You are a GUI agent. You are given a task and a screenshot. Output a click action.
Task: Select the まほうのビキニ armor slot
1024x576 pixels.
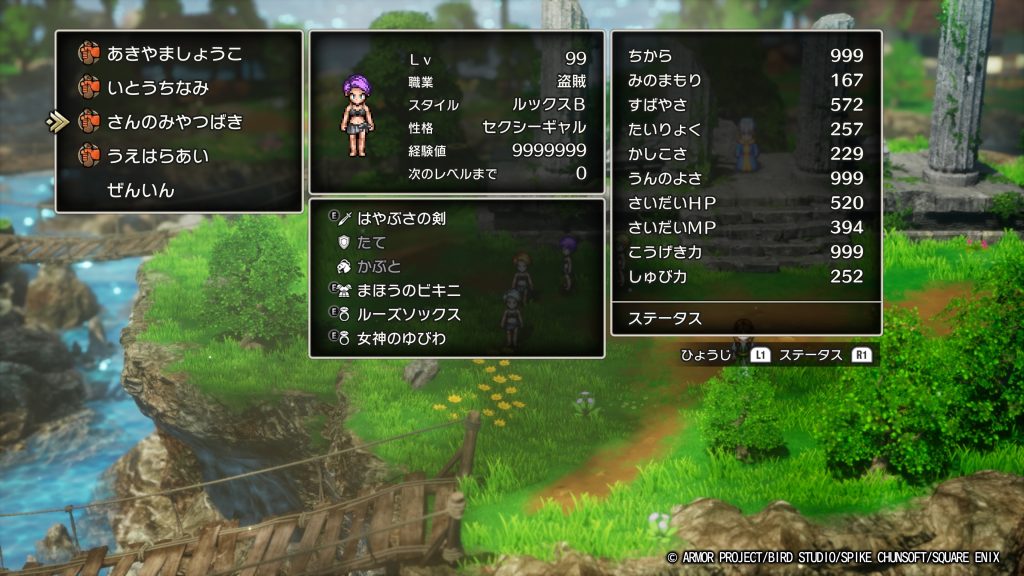pyautogui.click(x=408, y=290)
